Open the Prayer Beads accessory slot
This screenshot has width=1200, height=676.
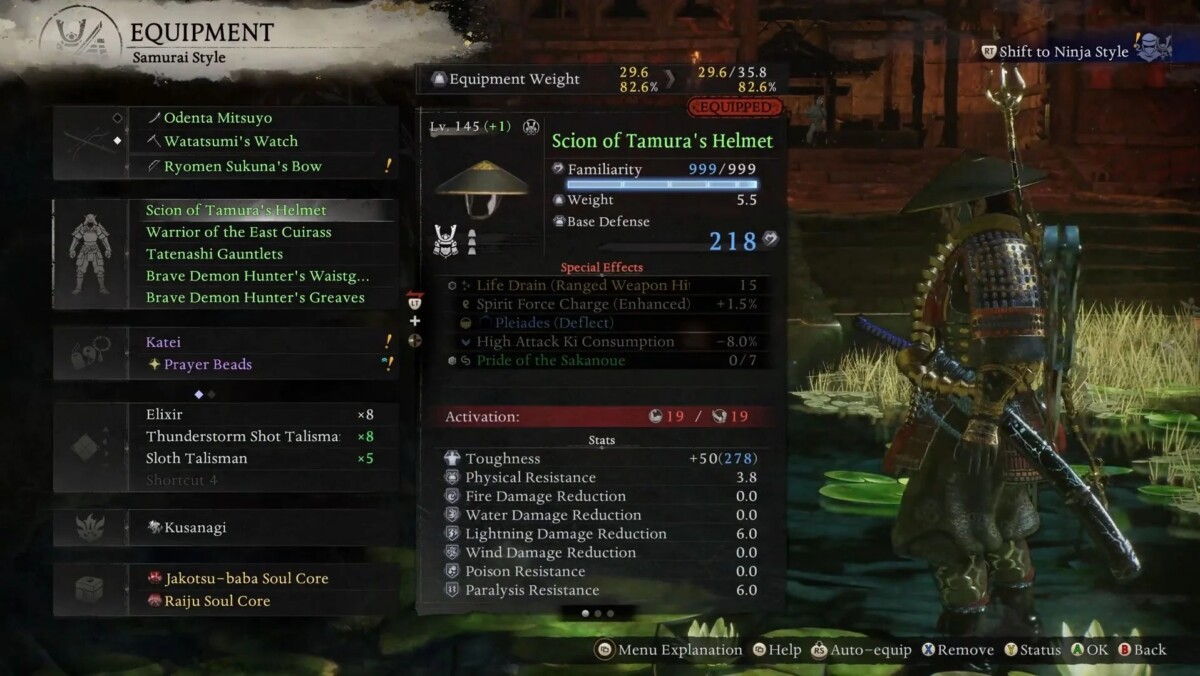(207, 365)
